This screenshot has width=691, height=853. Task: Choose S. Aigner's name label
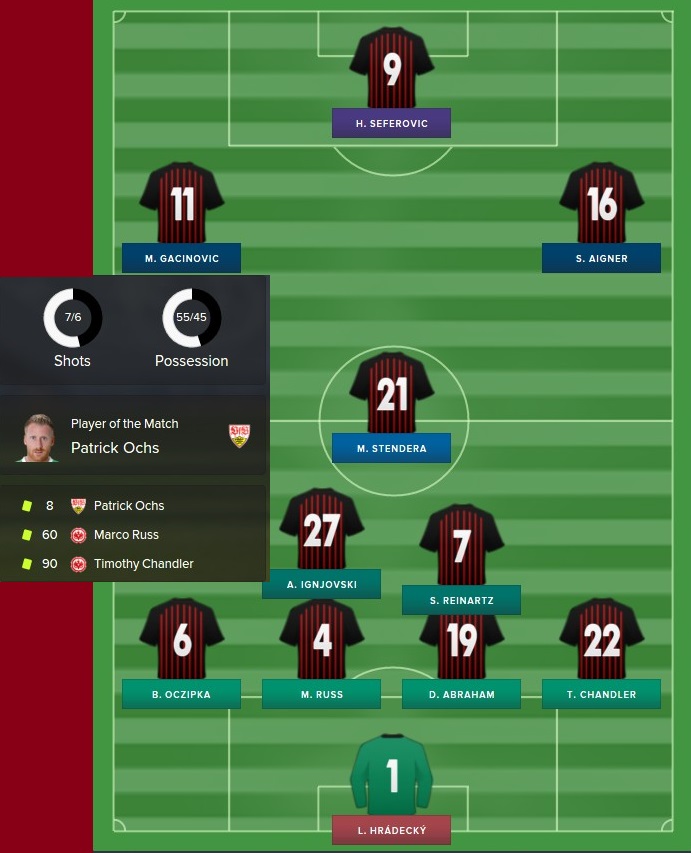601,258
